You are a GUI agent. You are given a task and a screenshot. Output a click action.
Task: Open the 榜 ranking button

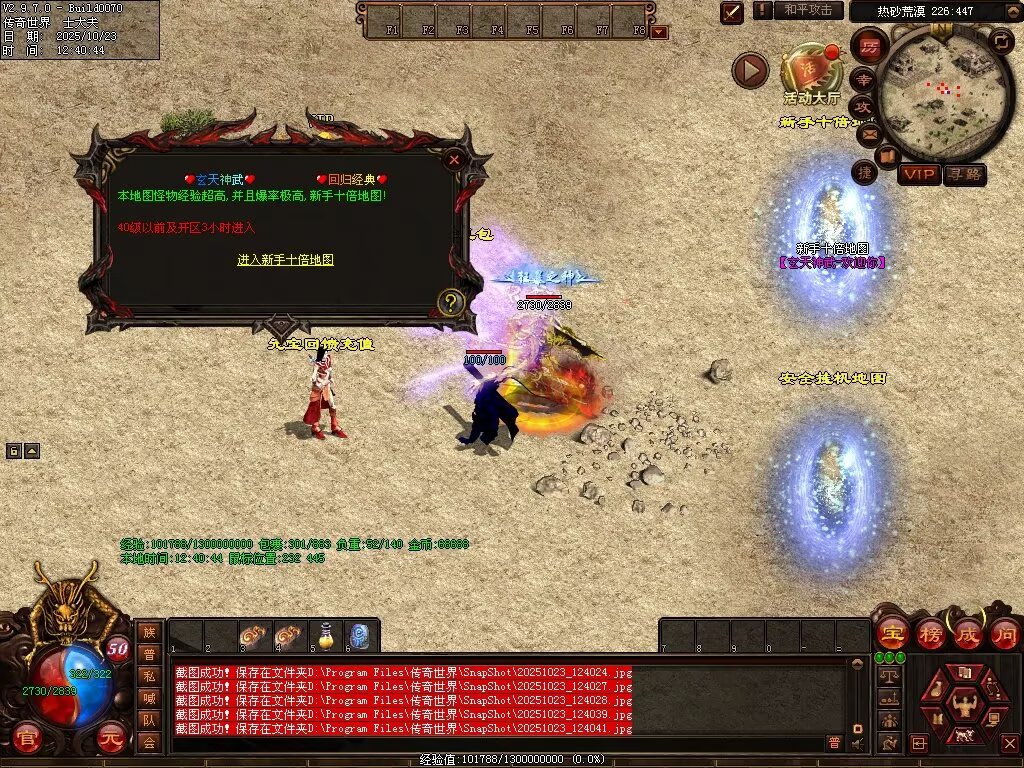[929, 633]
